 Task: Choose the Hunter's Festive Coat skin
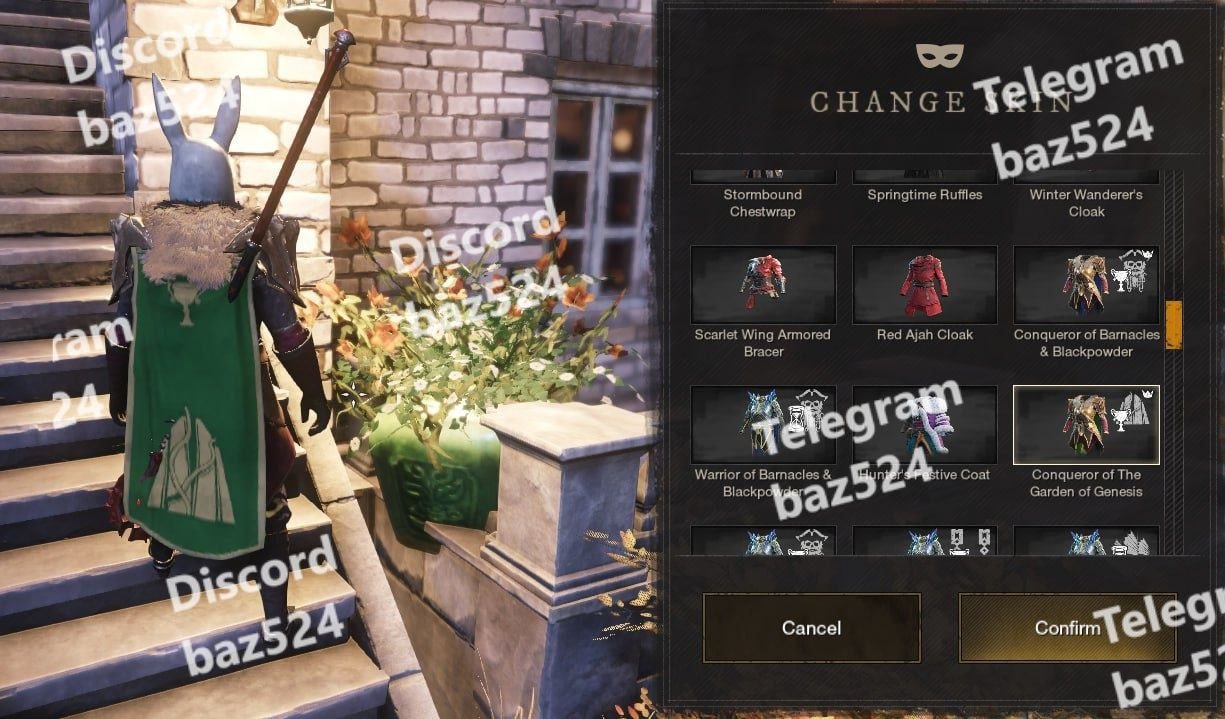click(925, 426)
